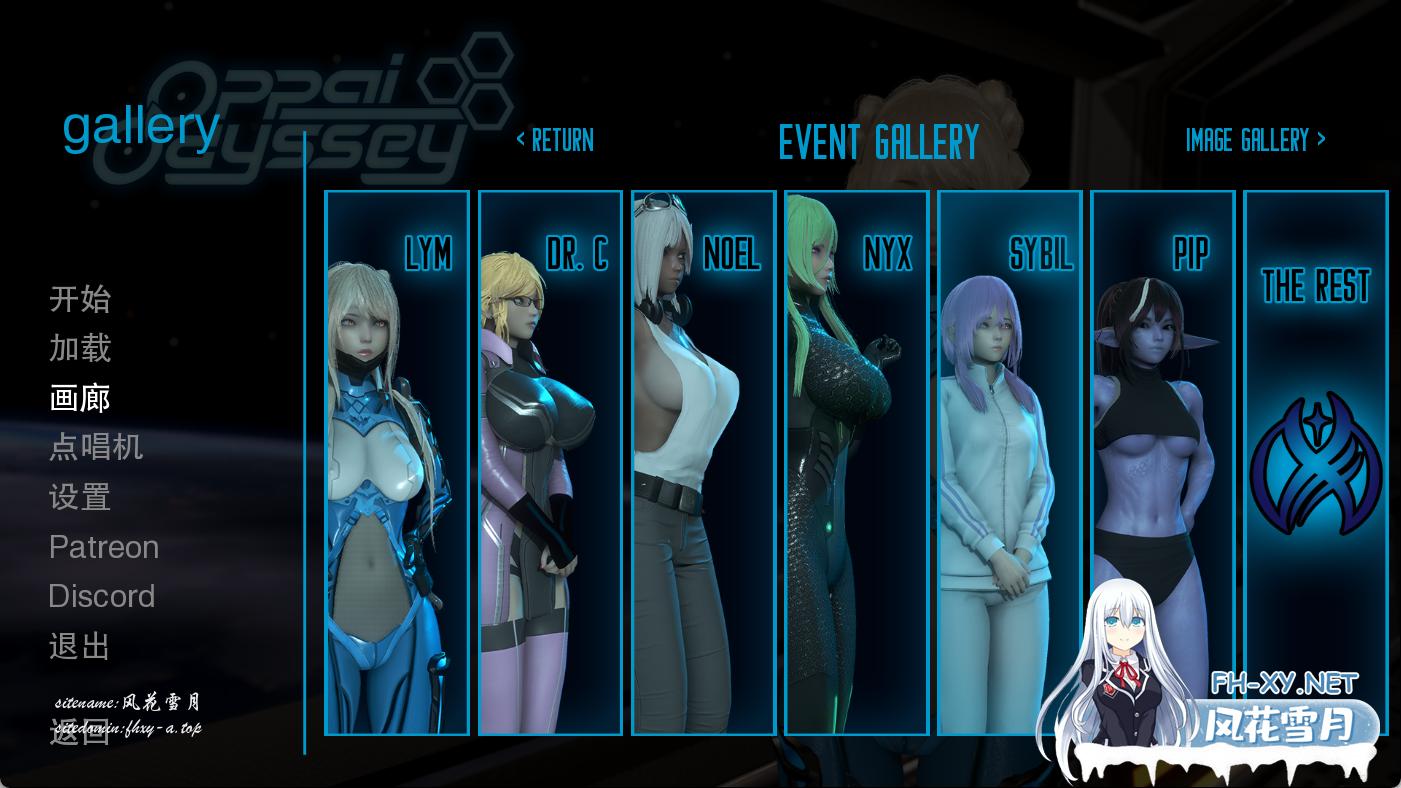This screenshot has width=1401, height=788.
Task: Select the Dr. C character panel
Action: (x=550, y=463)
